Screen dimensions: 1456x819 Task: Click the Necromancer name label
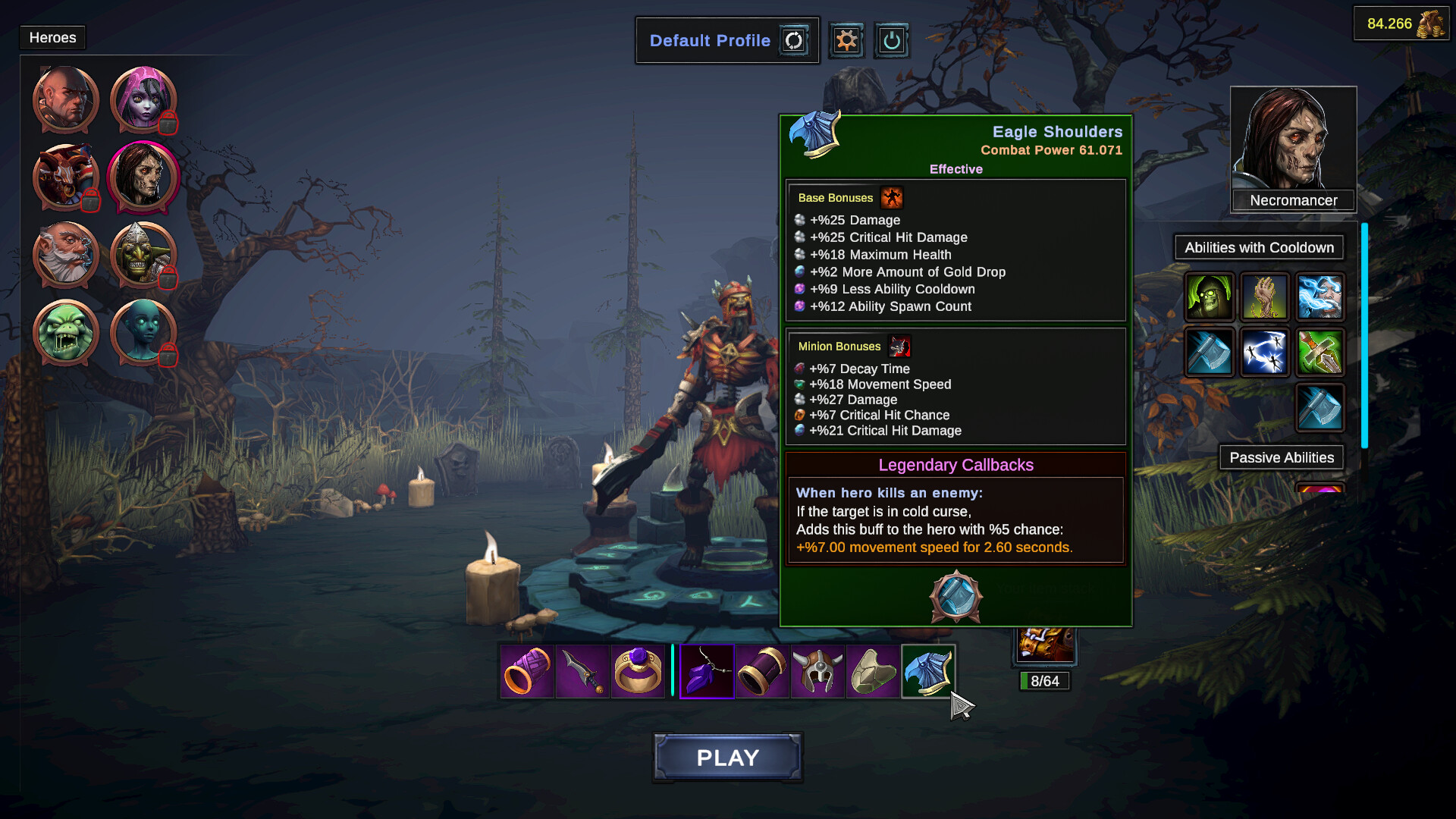tap(1293, 200)
